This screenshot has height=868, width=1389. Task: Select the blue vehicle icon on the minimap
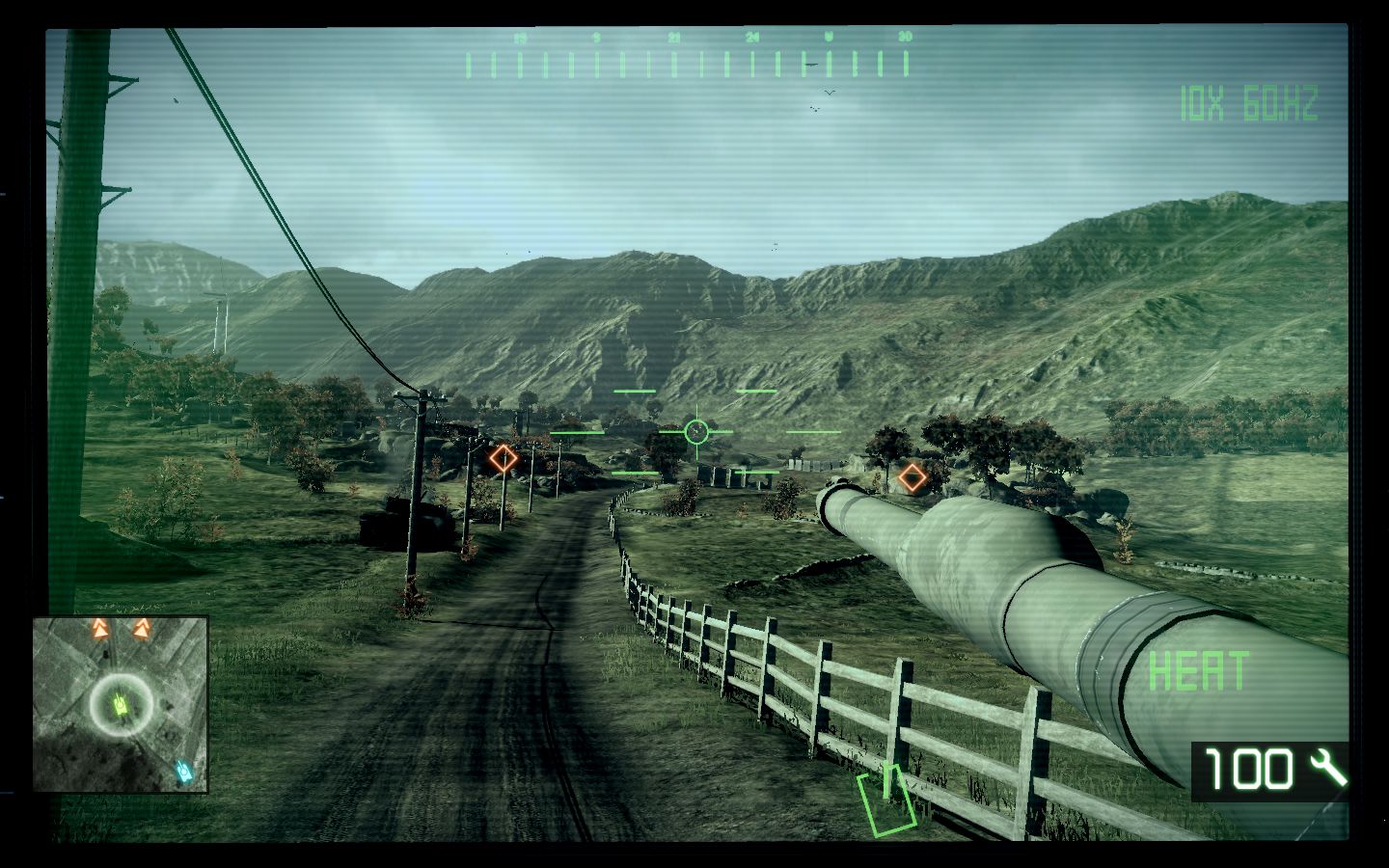click(183, 772)
